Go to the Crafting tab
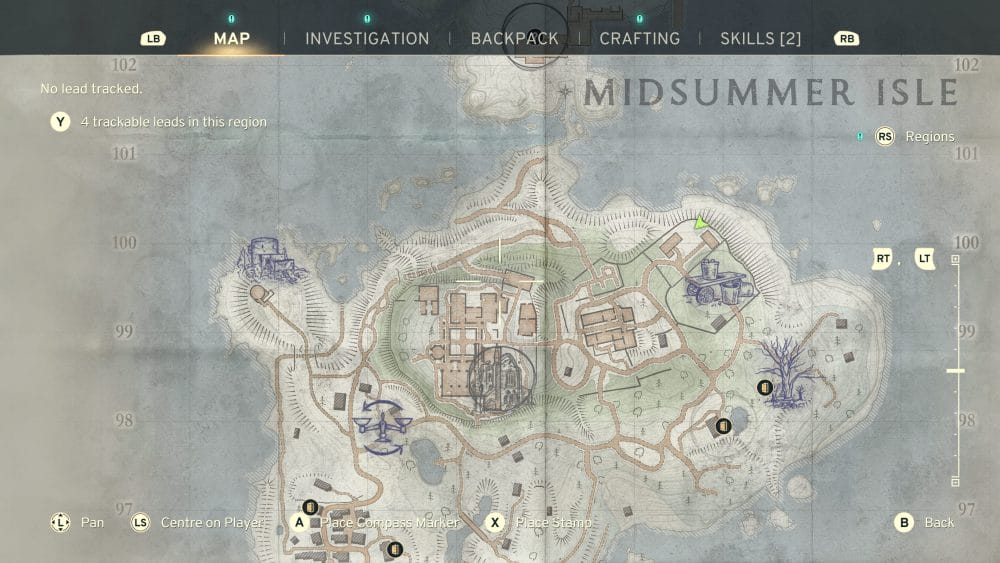Image resolution: width=1000 pixels, height=563 pixels. (639, 39)
